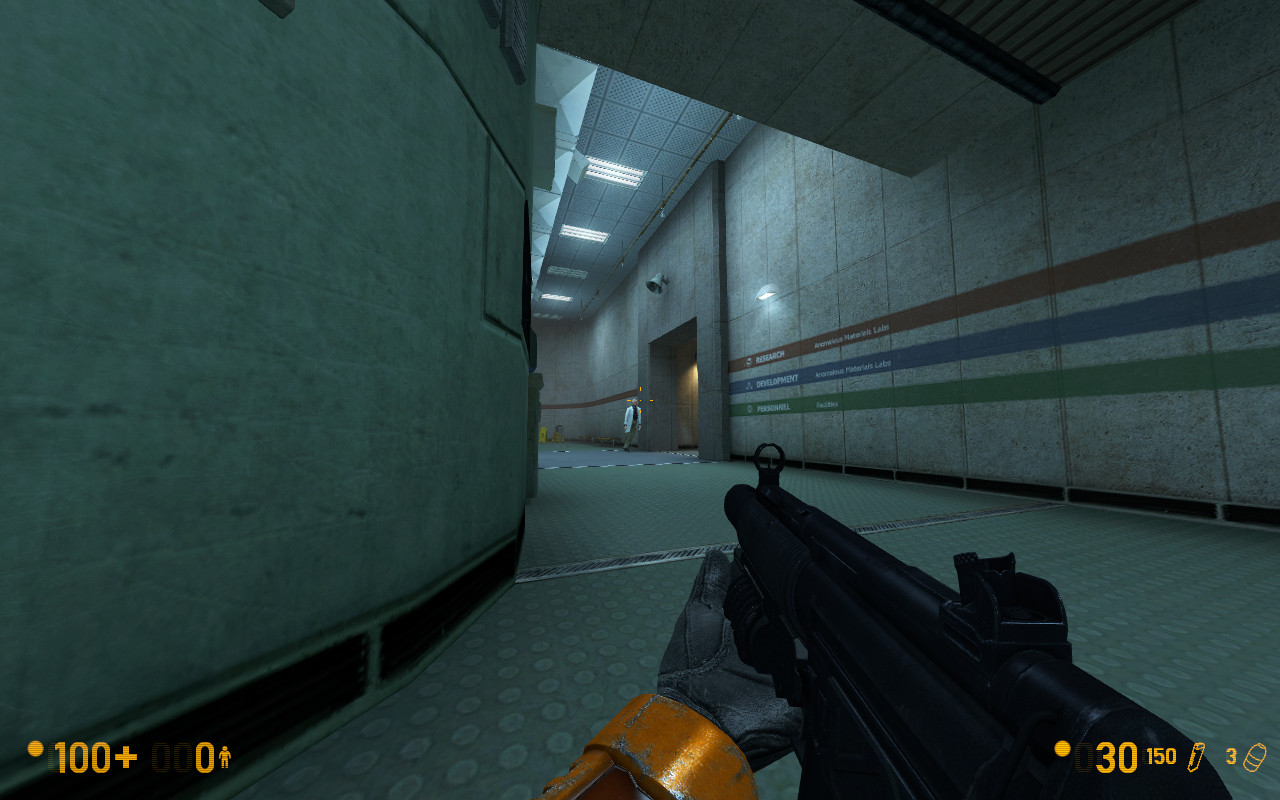The image size is (1280, 800).
Task: Click the bullet cartridge ammo icon
Action: click(1196, 757)
